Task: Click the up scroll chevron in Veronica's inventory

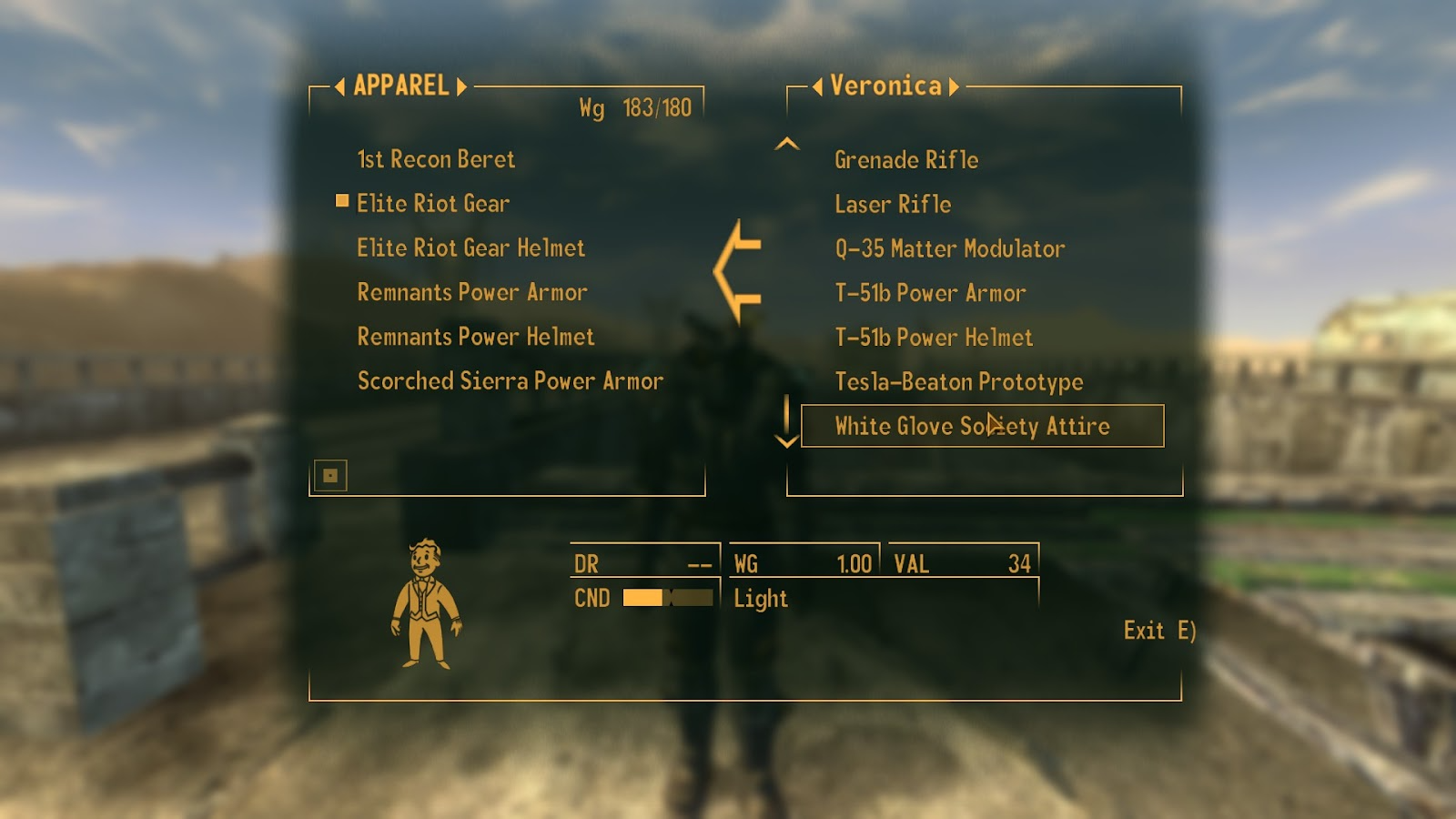Action: 788,143
